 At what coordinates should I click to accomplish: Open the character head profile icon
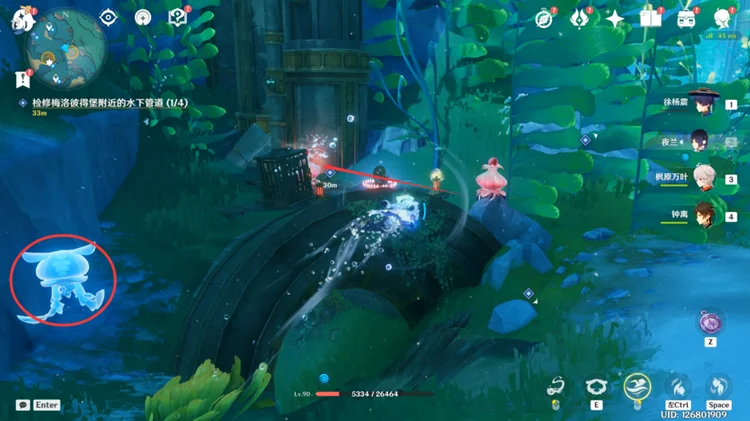[x=722, y=18]
